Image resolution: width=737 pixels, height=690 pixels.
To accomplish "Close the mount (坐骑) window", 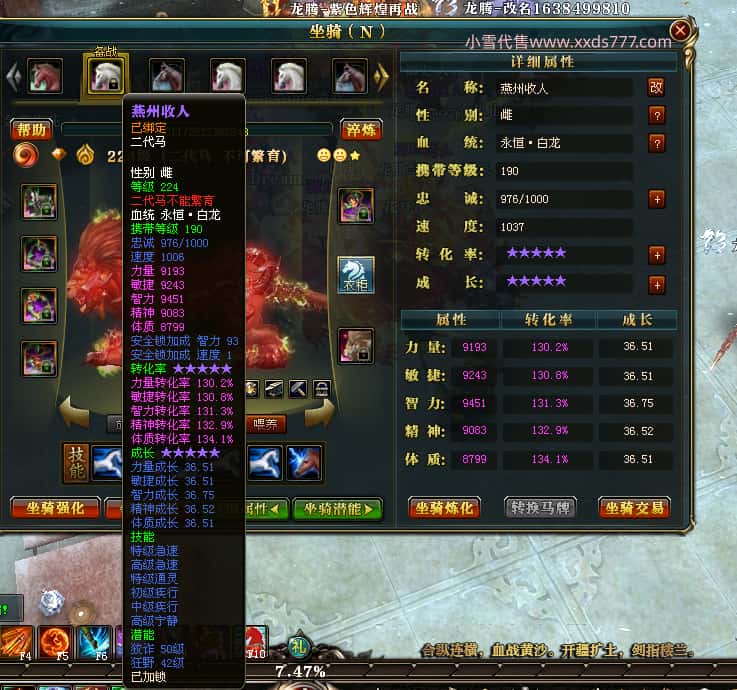I will pos(680,31).
